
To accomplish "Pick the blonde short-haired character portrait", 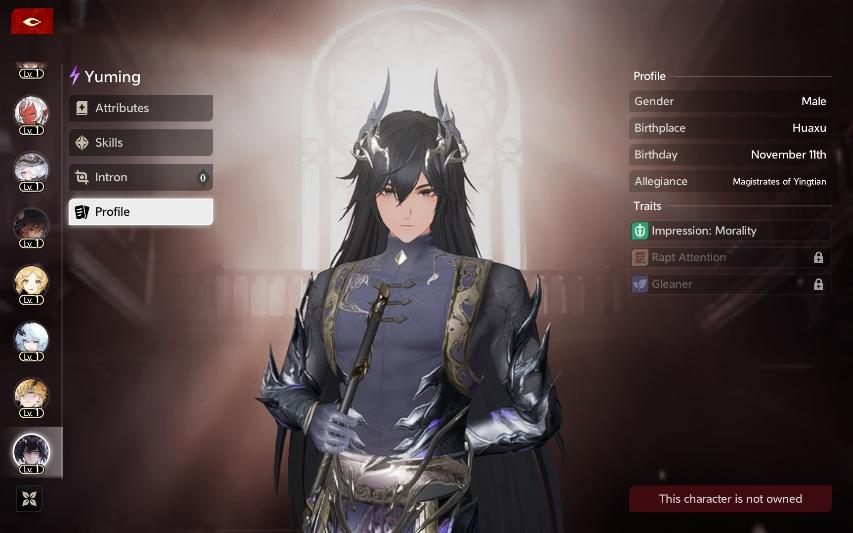I will (x=31, y=282).
